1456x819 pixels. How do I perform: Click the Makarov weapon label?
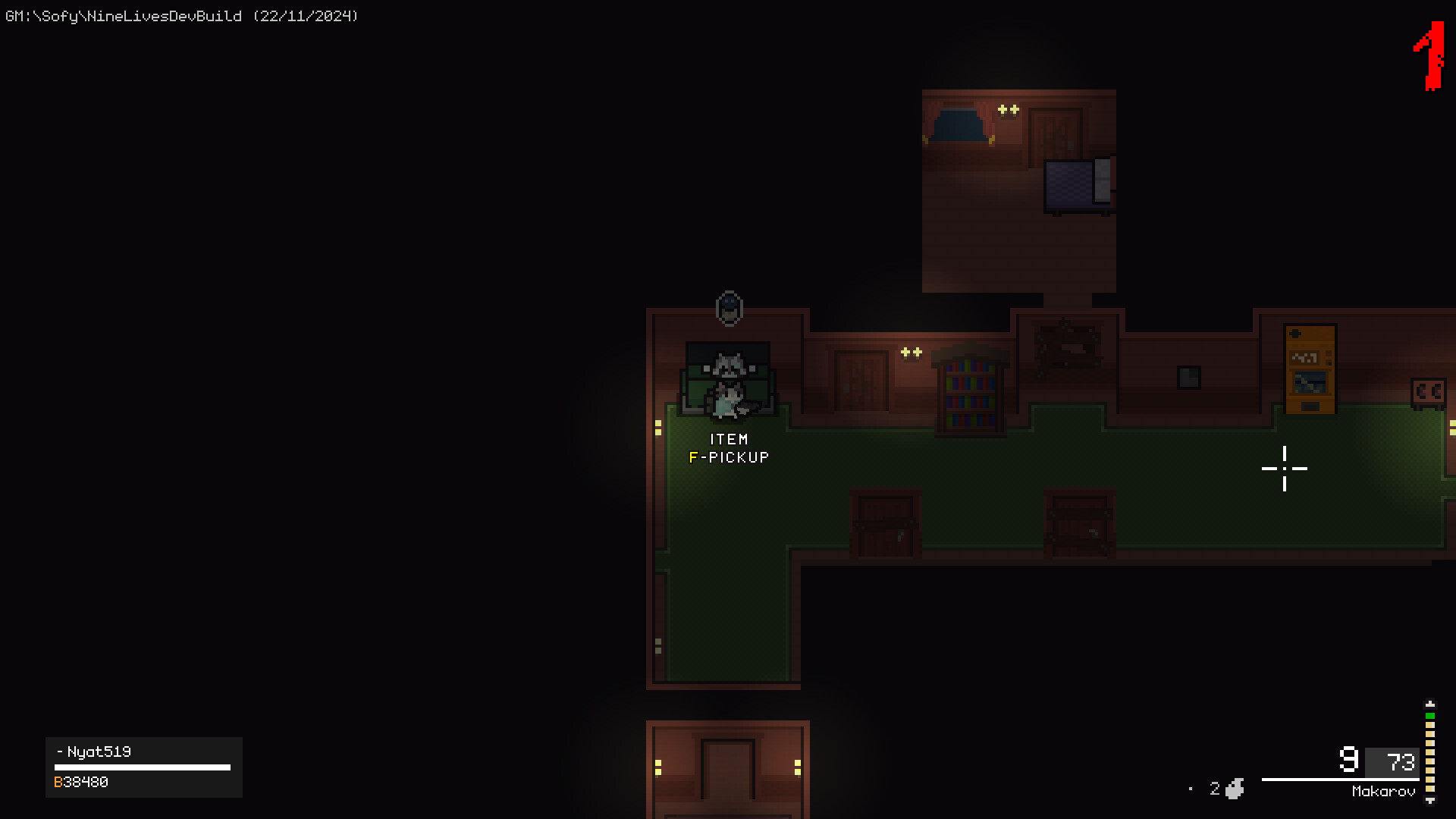tap(1385, 790)
